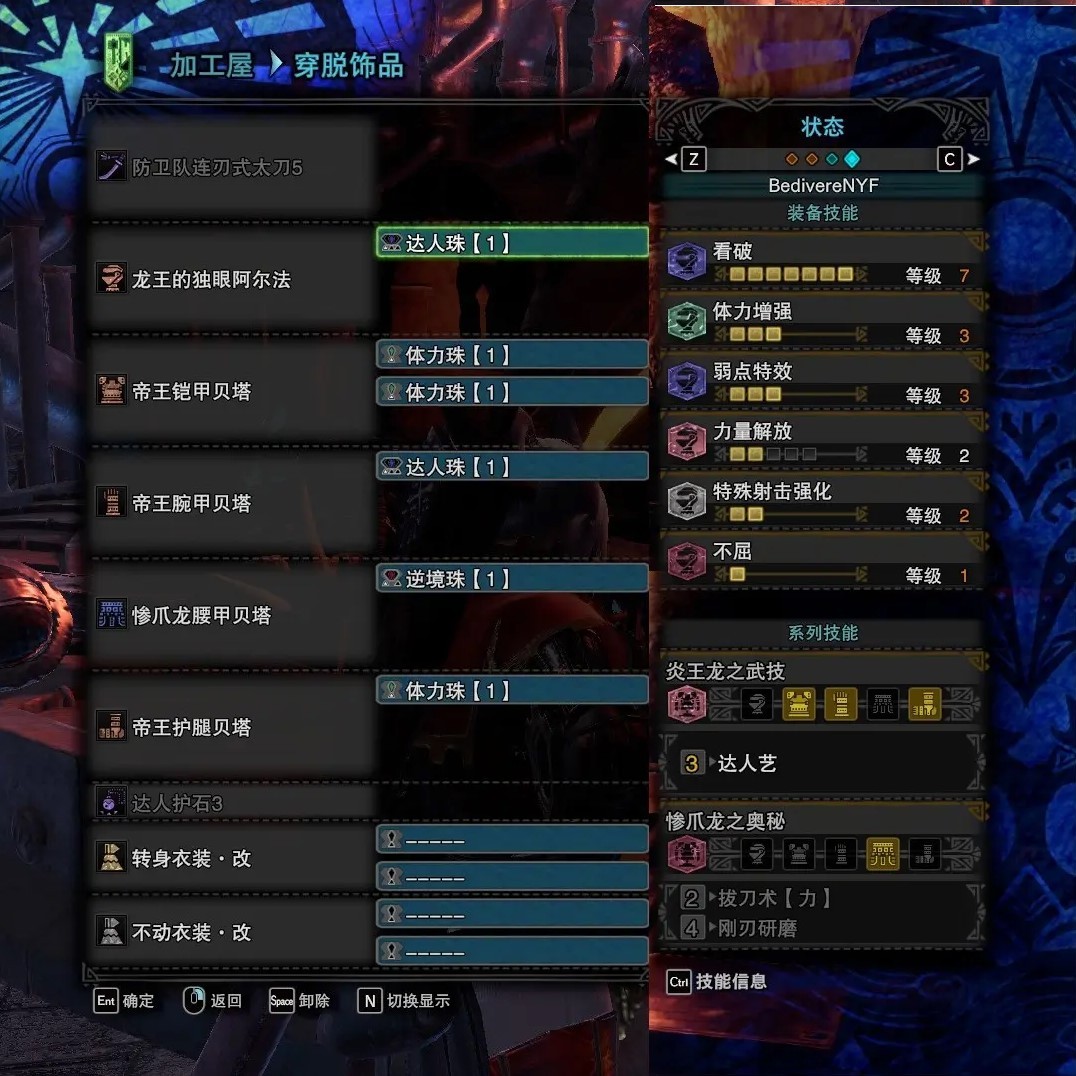The image size is (1076, 1076).
Task: Open the 特殊射击强化 skill entry
Action: click(x=822, y=502)
